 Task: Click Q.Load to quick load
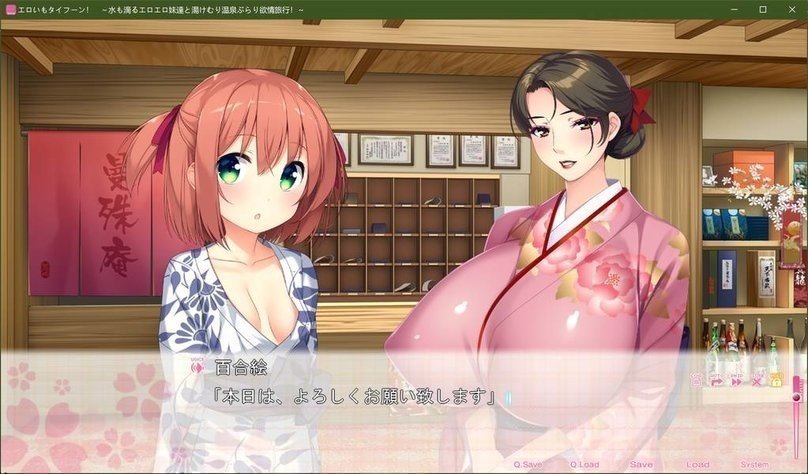585,465
